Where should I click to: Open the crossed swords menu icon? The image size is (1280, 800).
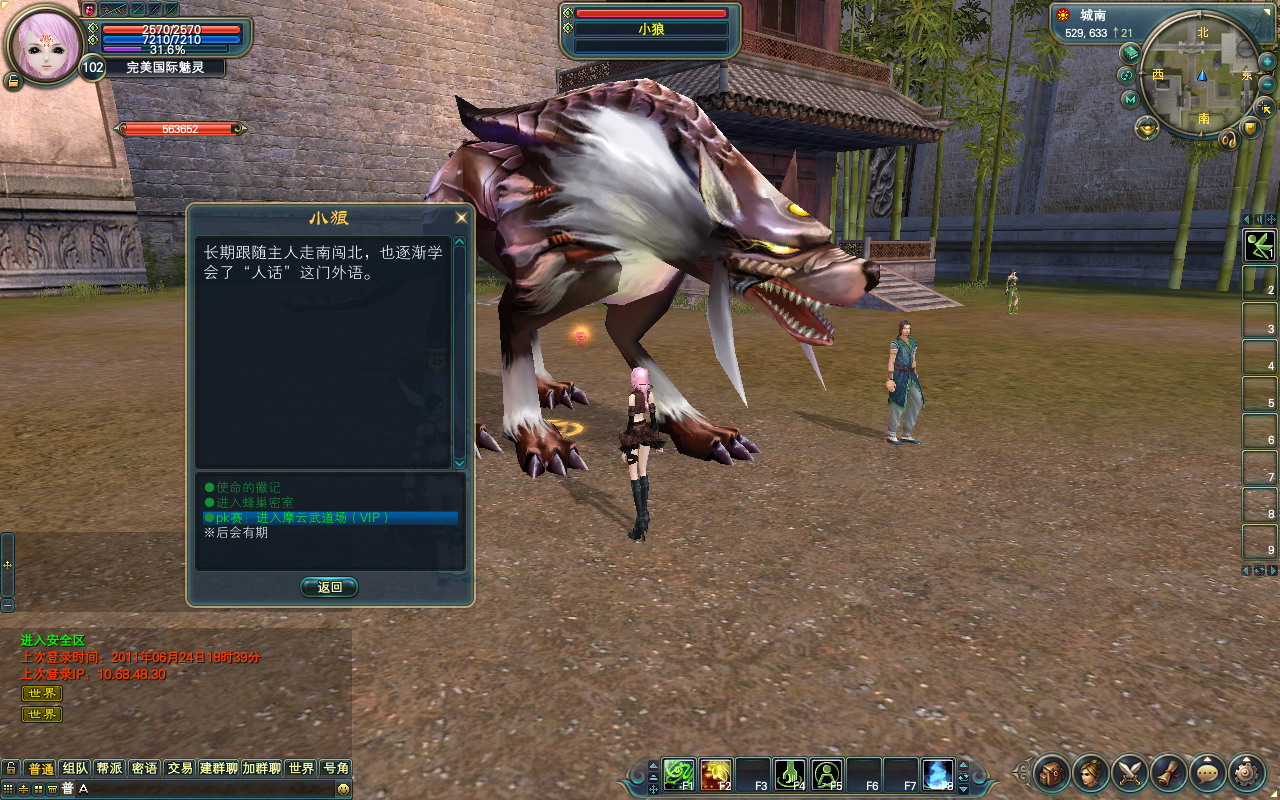1130,771
